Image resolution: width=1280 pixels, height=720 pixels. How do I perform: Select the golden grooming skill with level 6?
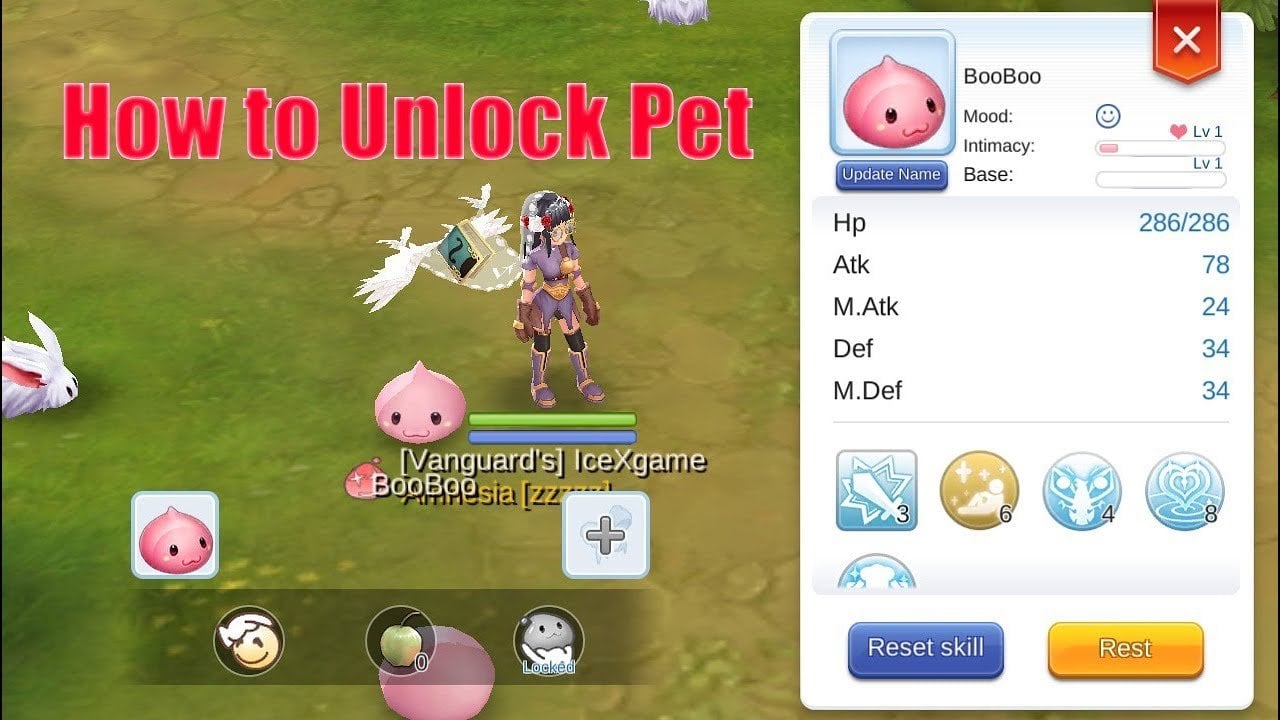point(980,491)
